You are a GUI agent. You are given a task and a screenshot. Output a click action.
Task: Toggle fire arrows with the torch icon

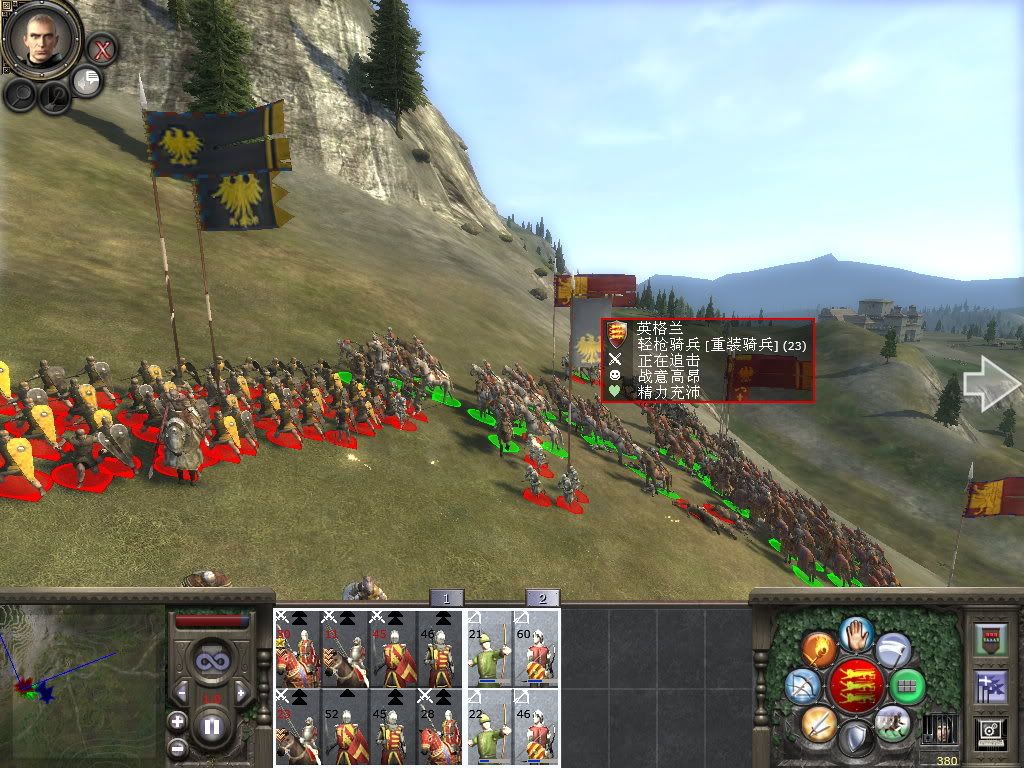[818, 649]
